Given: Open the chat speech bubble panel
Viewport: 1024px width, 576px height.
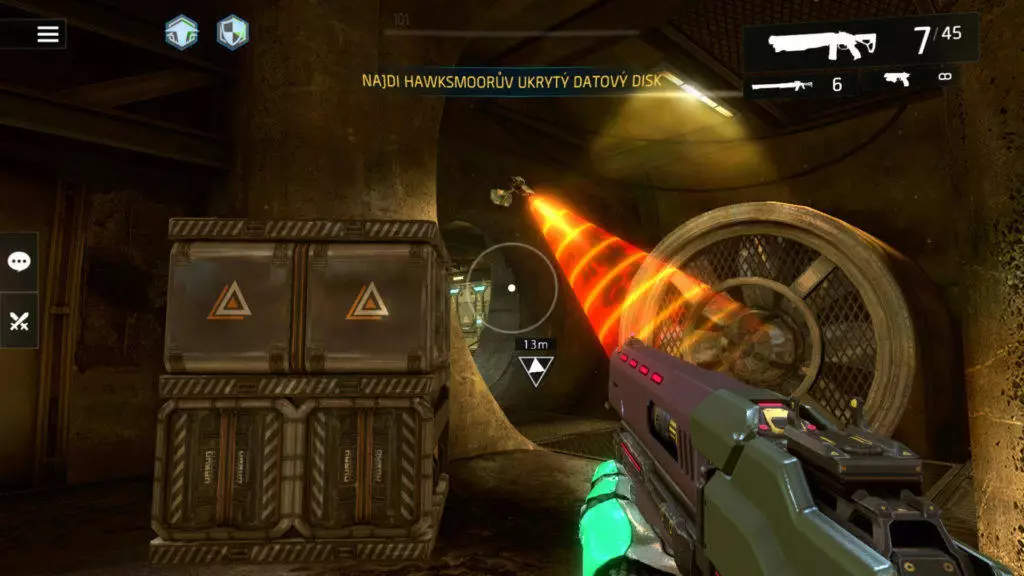Looking at the screenshot, I should (19, 262).
